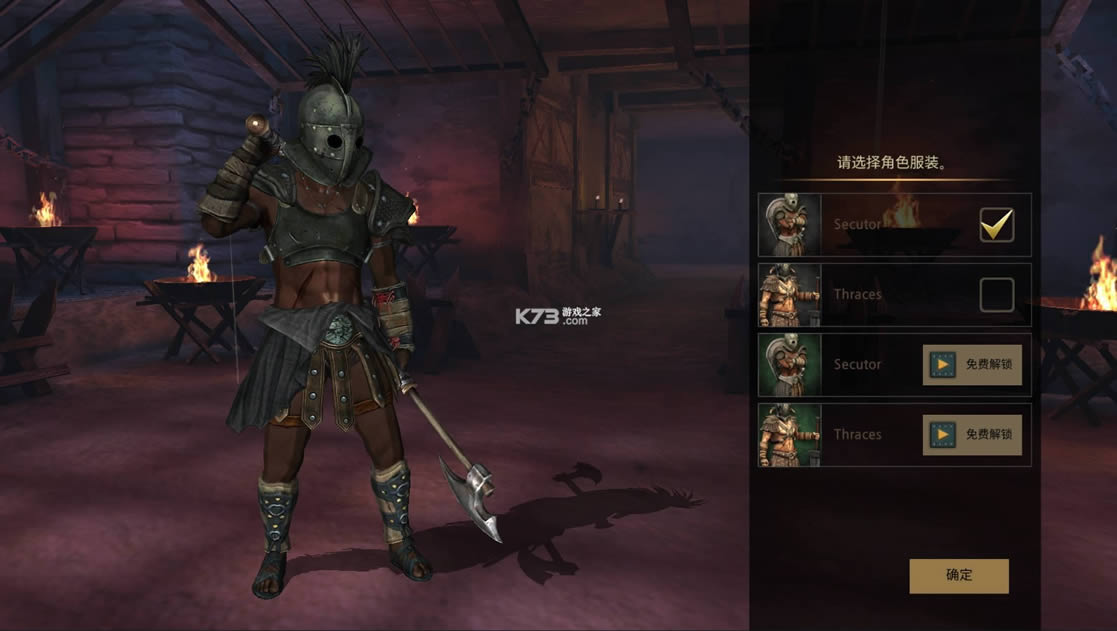Image resolution: width=1117 pixels, height=631 pixels.
Task: Click 免费解锁 beside the locked Thraces costume
Action: pyautogui.click(x=972, y=435)
